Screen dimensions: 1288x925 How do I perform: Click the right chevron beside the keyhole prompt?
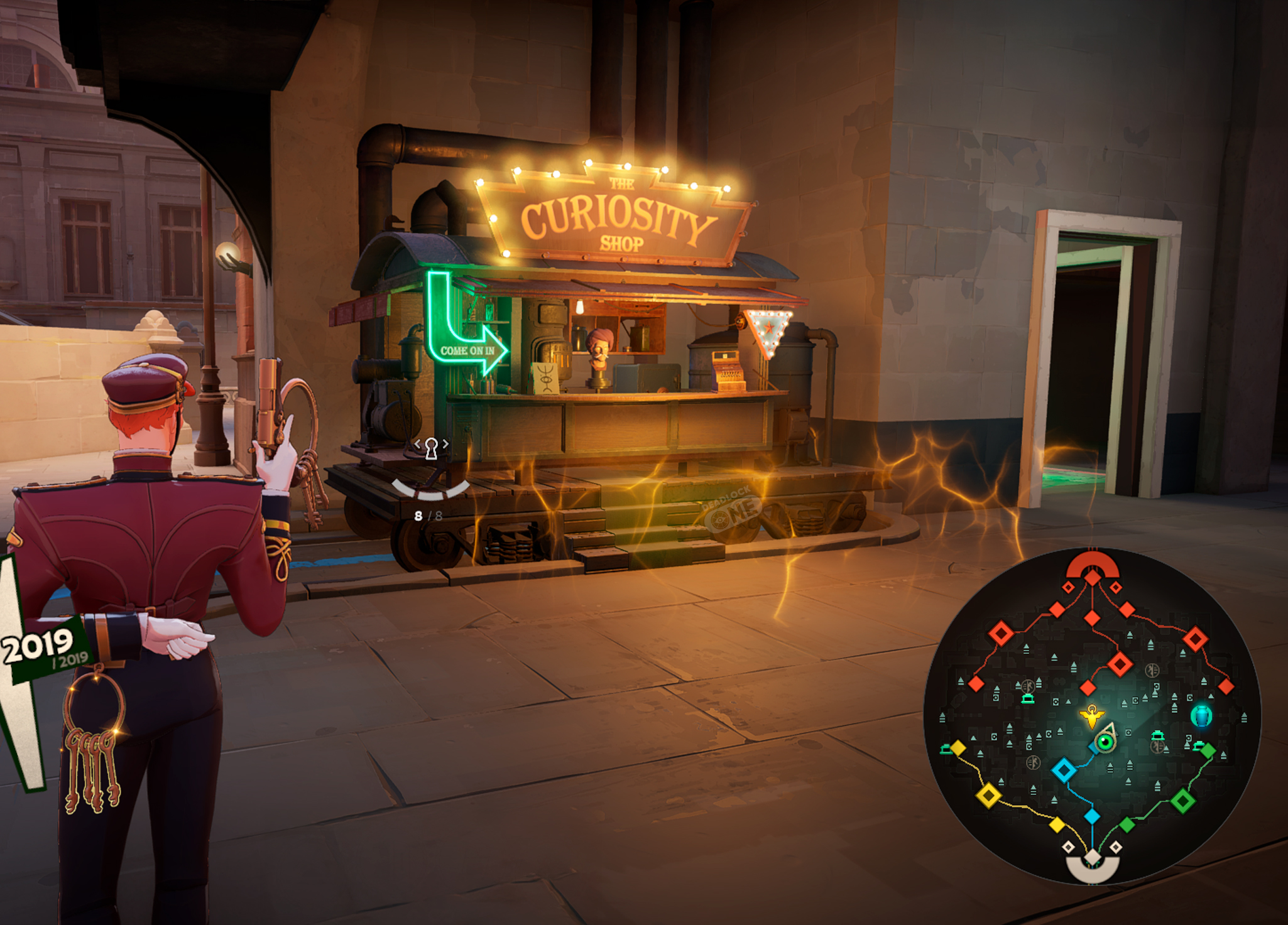[445, 444]
